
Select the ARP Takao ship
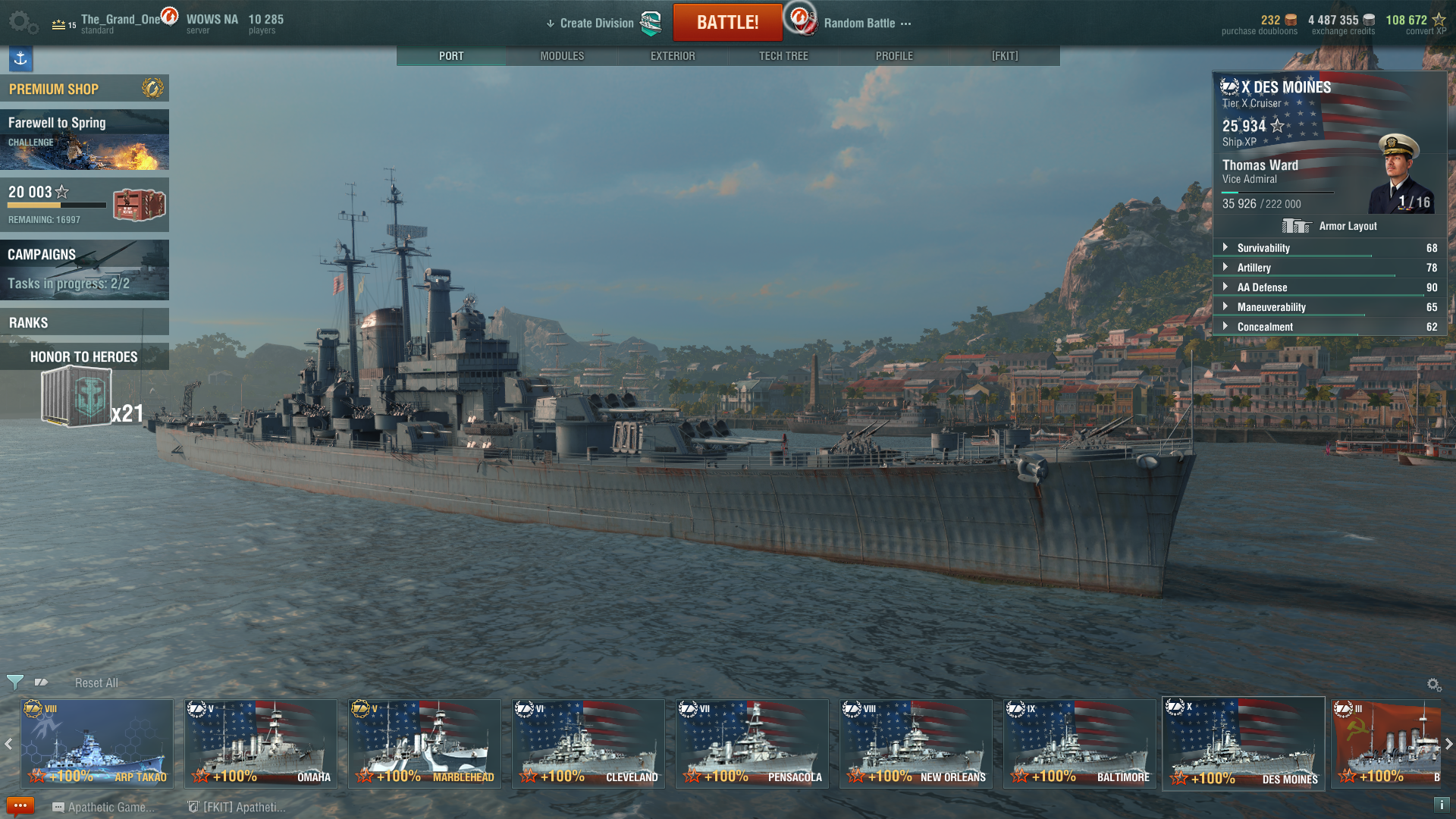point(96,743)
